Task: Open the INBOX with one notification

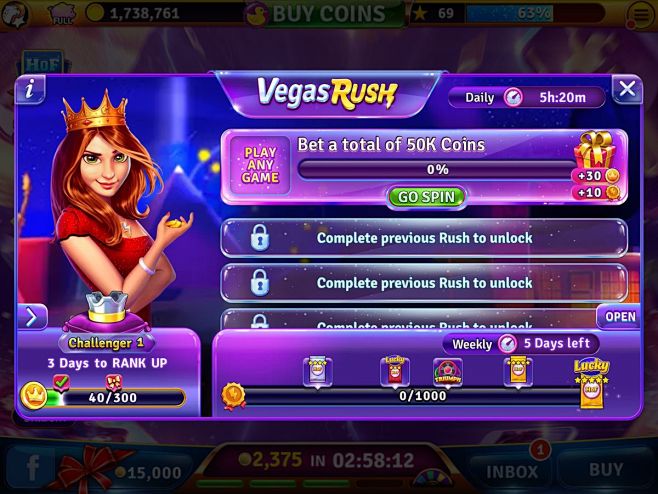Action: tap(512, 470)
